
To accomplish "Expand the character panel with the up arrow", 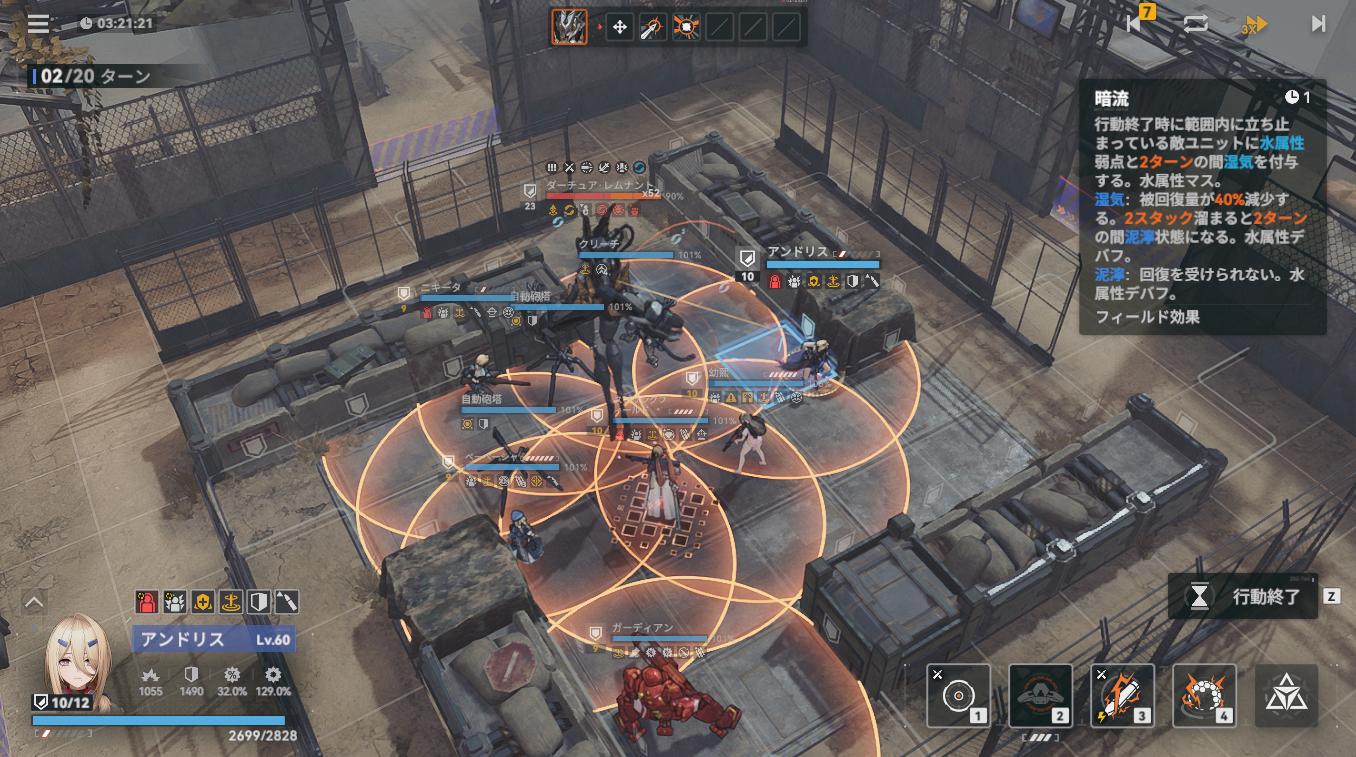I will click(34, 601).
